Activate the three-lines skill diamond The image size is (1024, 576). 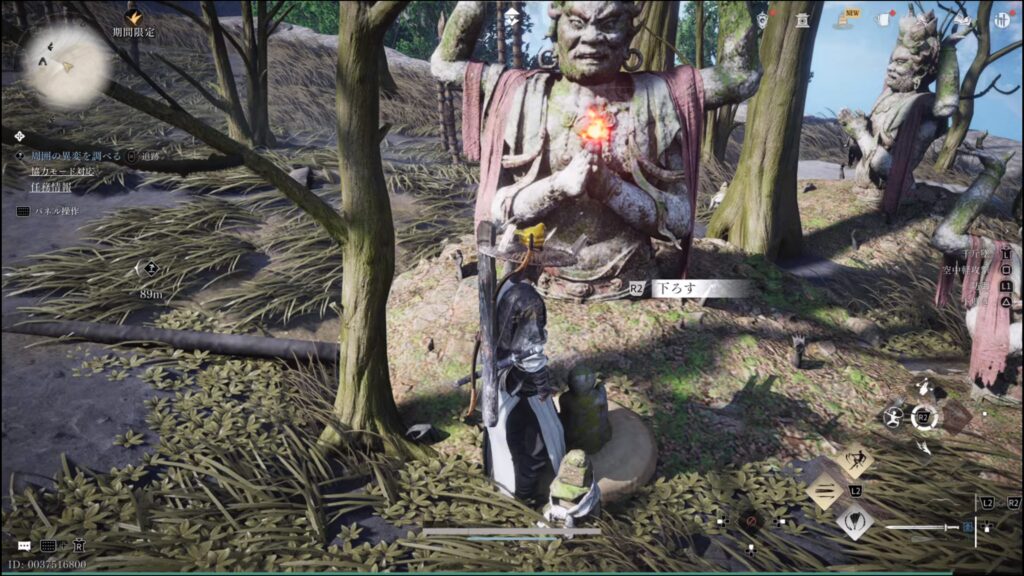[826, 491]
